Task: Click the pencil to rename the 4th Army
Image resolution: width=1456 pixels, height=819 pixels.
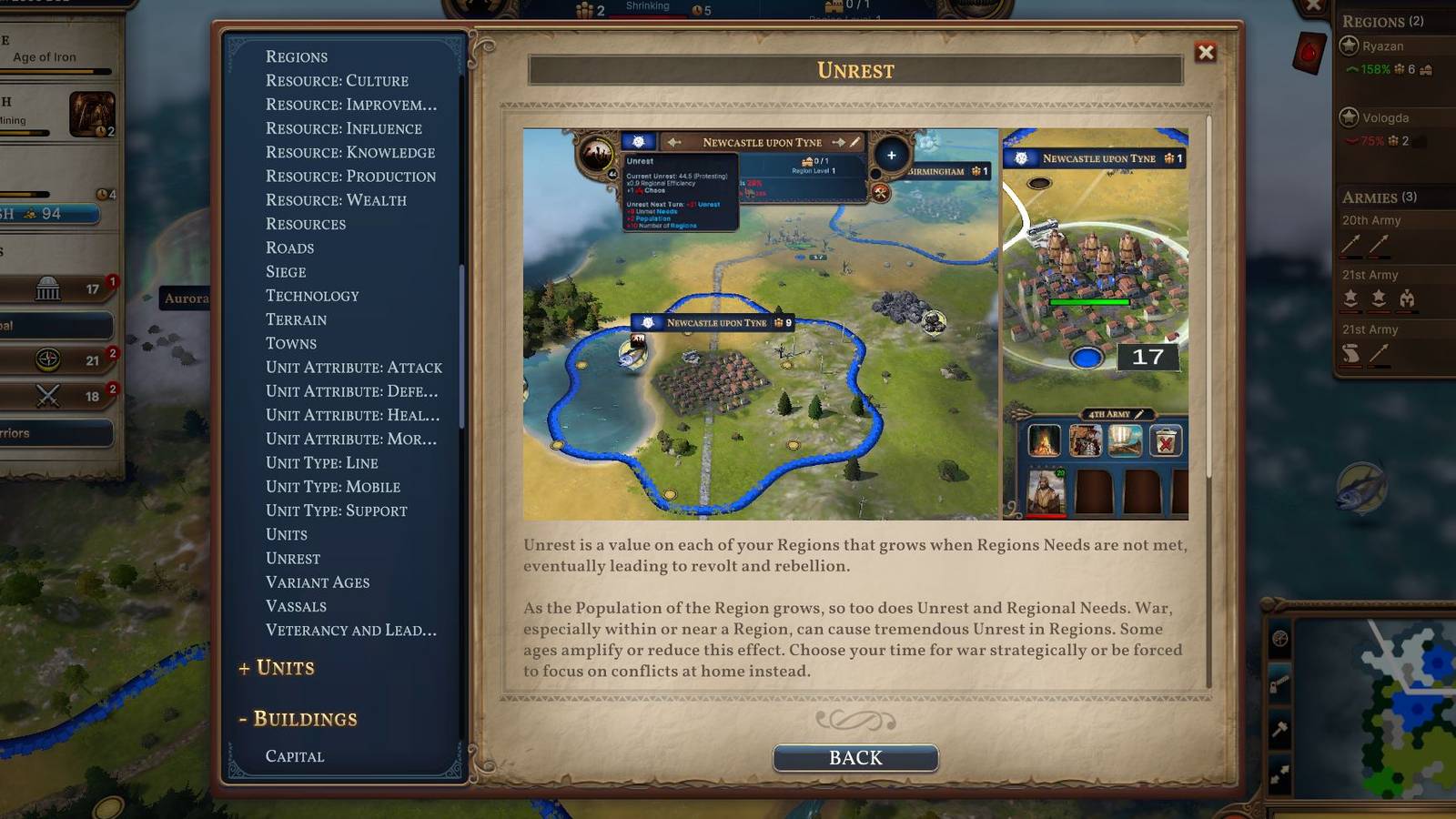Action: [x=1138, y=414]
